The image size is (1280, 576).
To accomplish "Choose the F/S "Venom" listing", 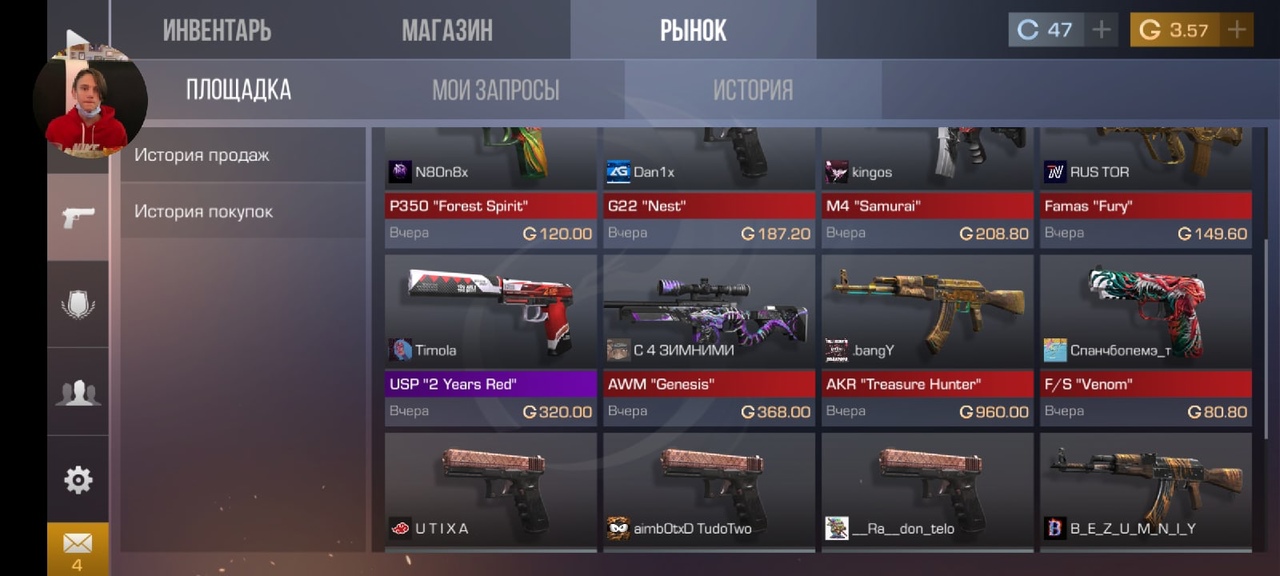I will click(1145, 340).
